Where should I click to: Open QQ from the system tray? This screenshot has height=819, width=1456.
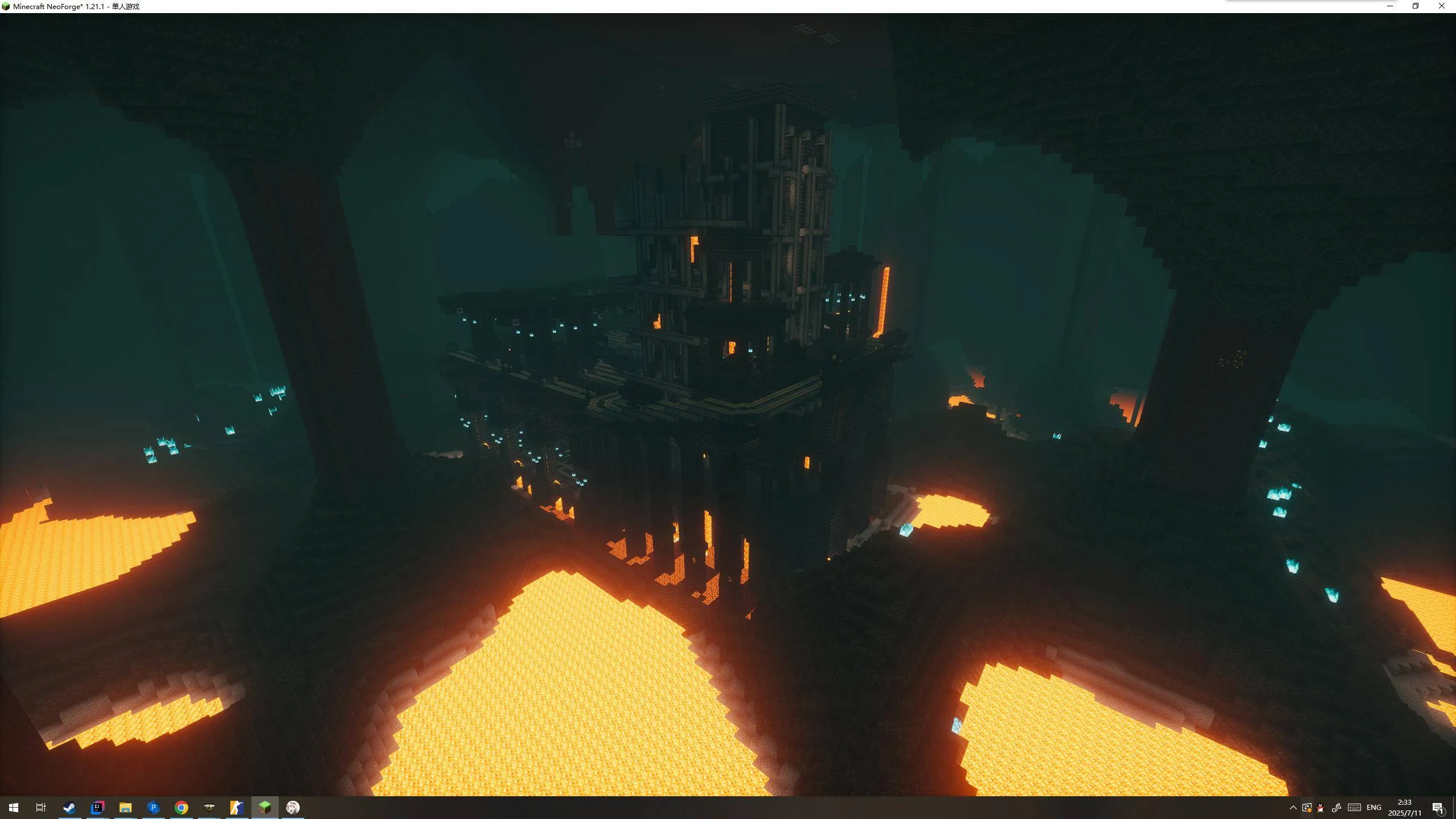pyautogui.click(x=1319, y=807)
